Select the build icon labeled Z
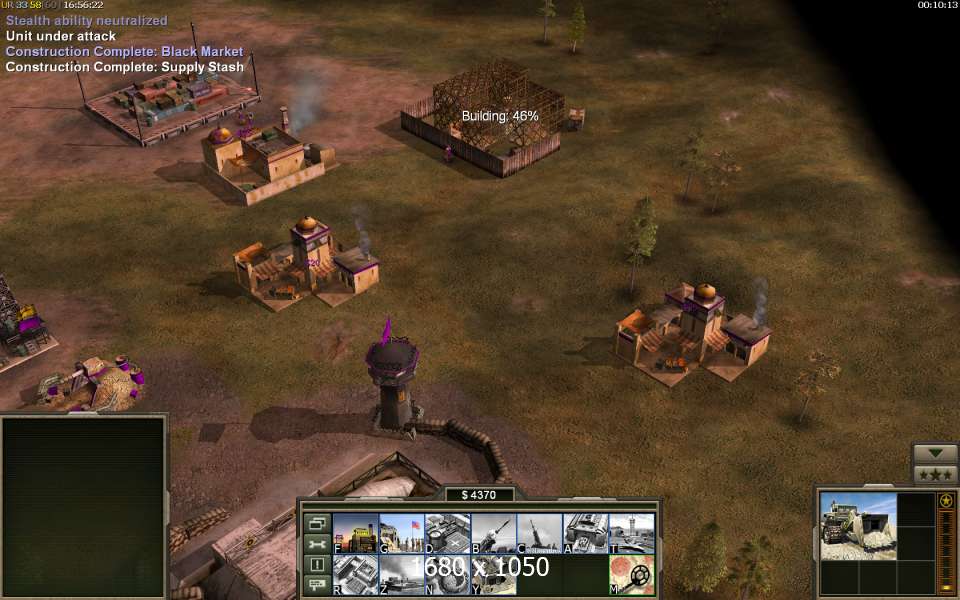This screenshot has width=960, height=600. (401, 575)
